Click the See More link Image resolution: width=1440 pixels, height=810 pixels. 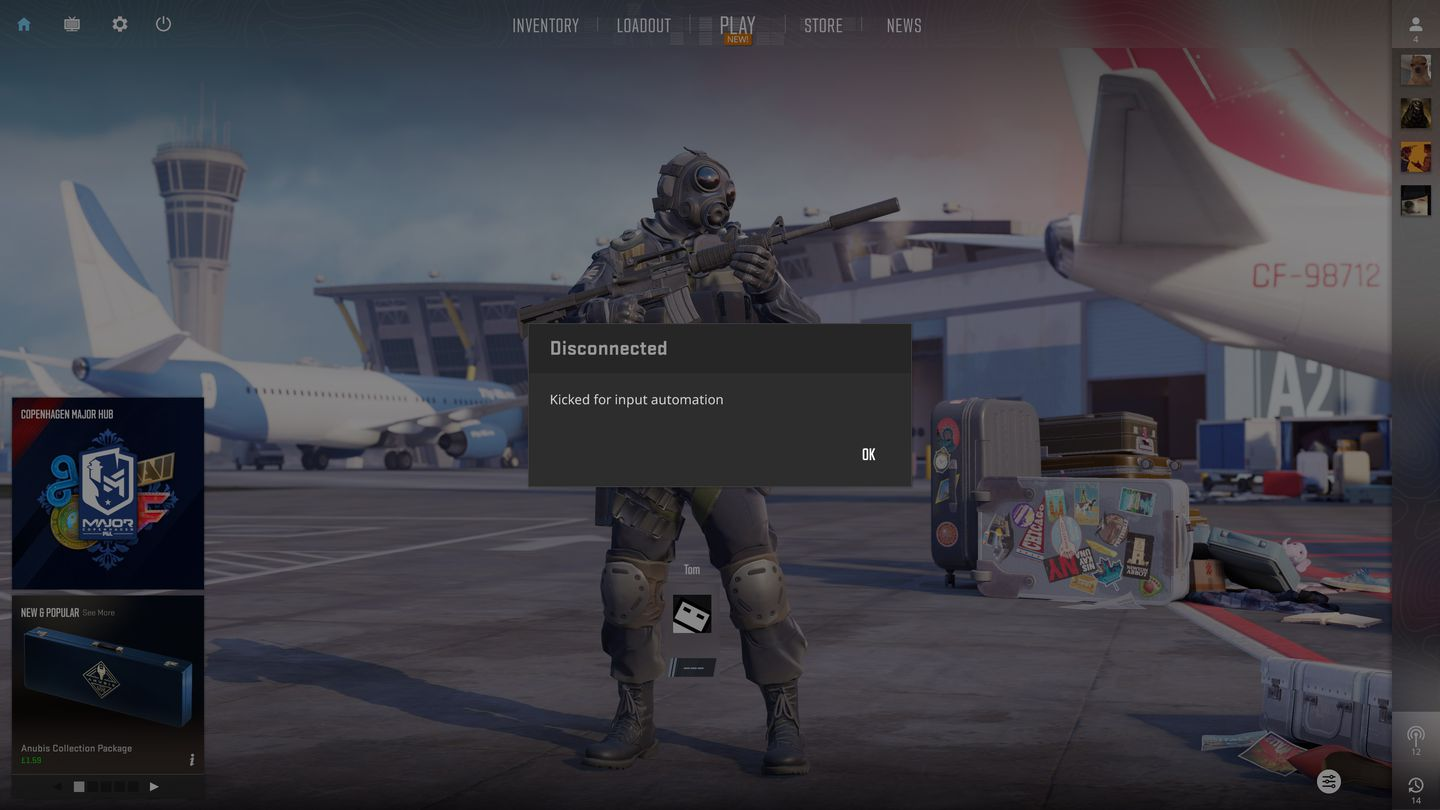click(x=98, y=613)
